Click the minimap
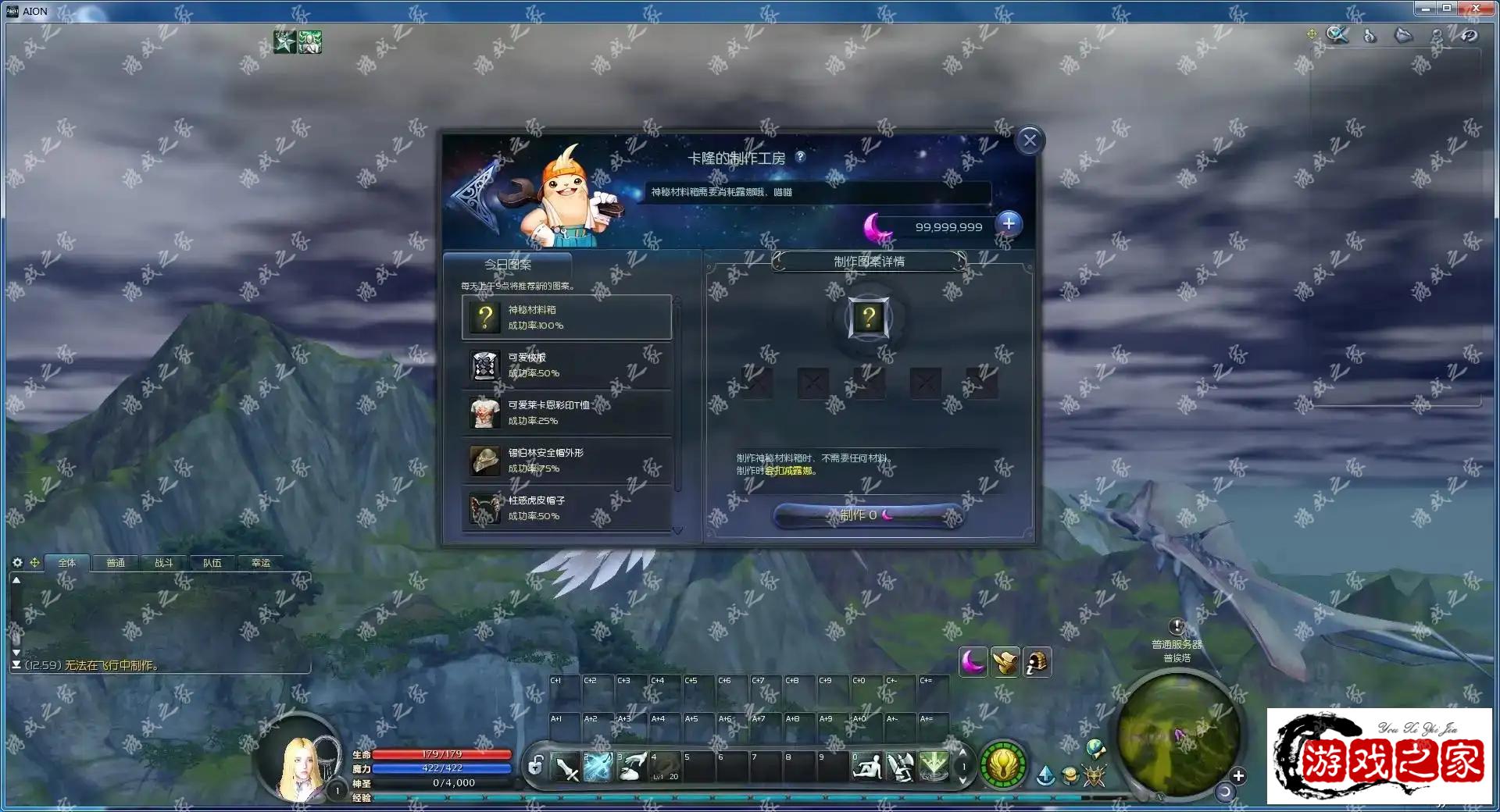 pos(1177,734)
